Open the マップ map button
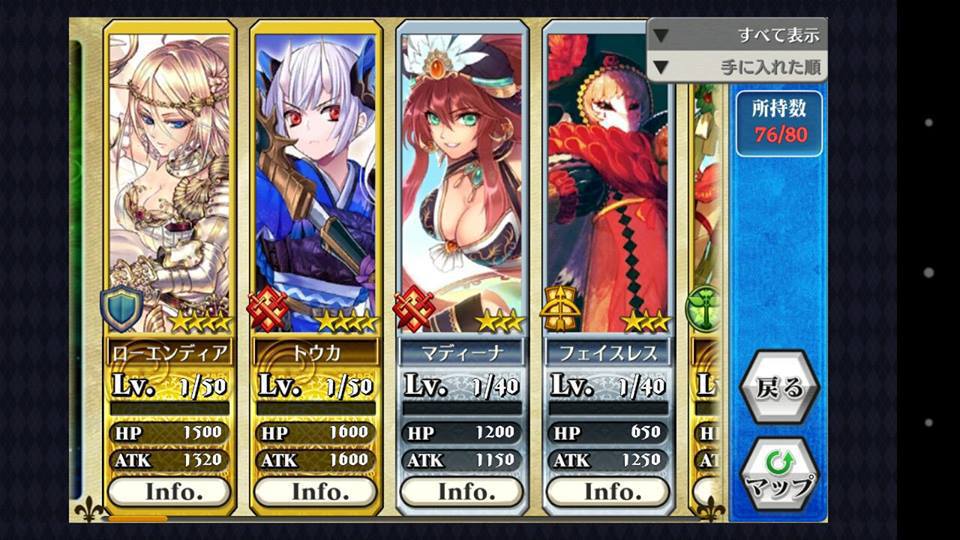Screen dimensions: 960x540 [x=779, y=474]
